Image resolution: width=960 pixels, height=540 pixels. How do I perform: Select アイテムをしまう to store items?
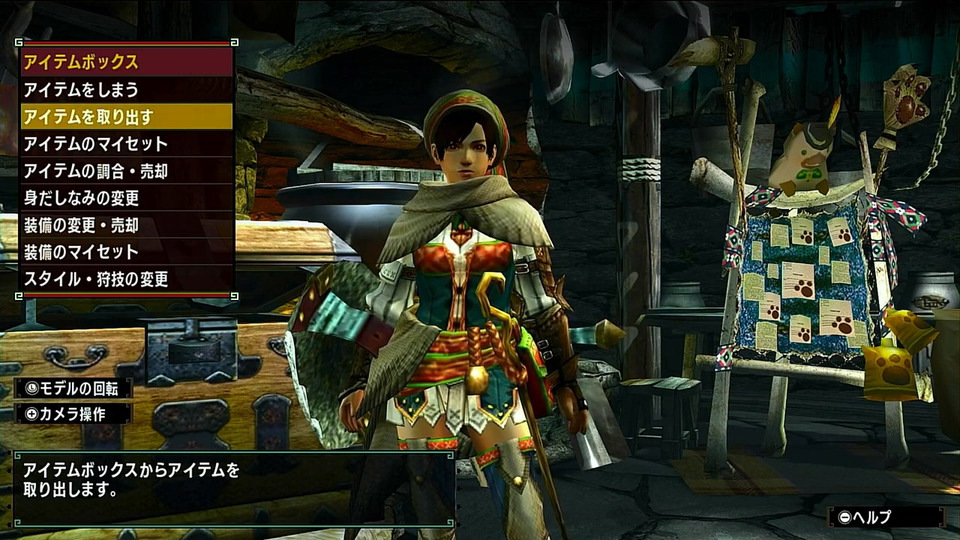[126, 90]
